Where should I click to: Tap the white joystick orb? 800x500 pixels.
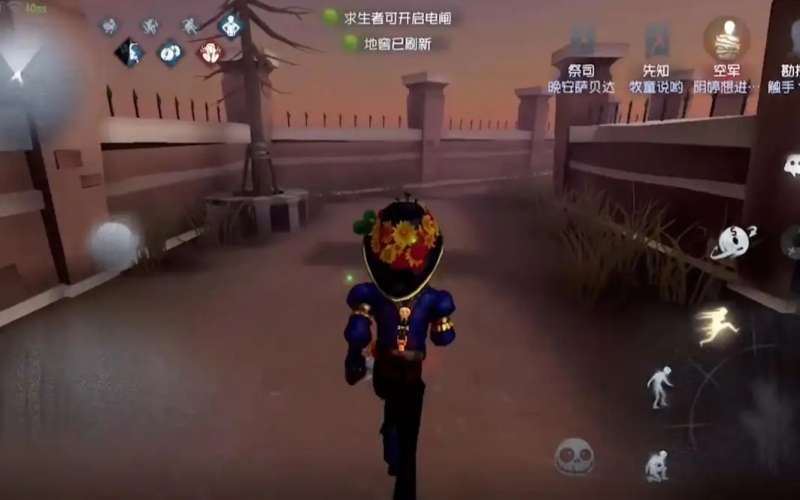click(110, 243)
